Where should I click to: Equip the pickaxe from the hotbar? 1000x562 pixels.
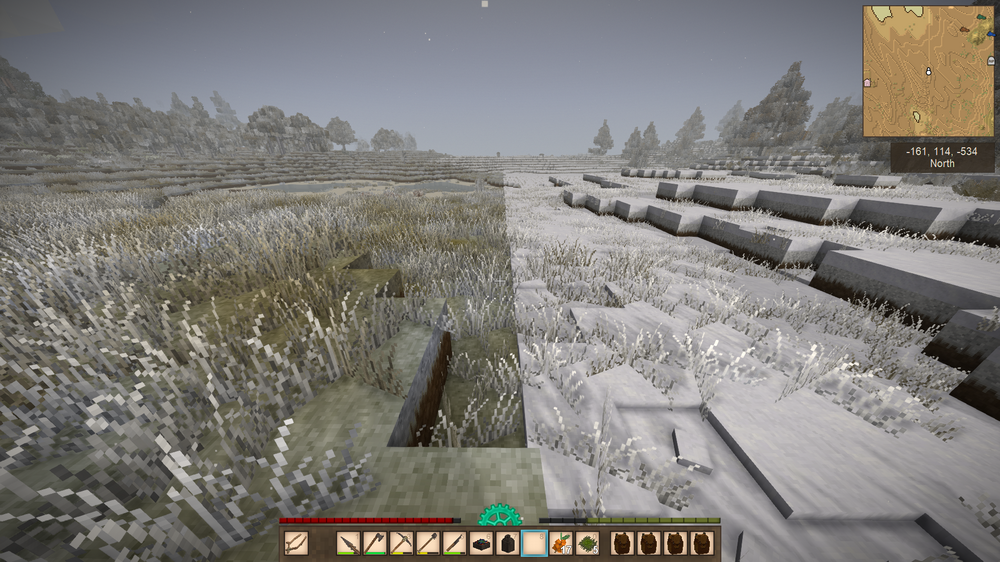tap(401, 543)
